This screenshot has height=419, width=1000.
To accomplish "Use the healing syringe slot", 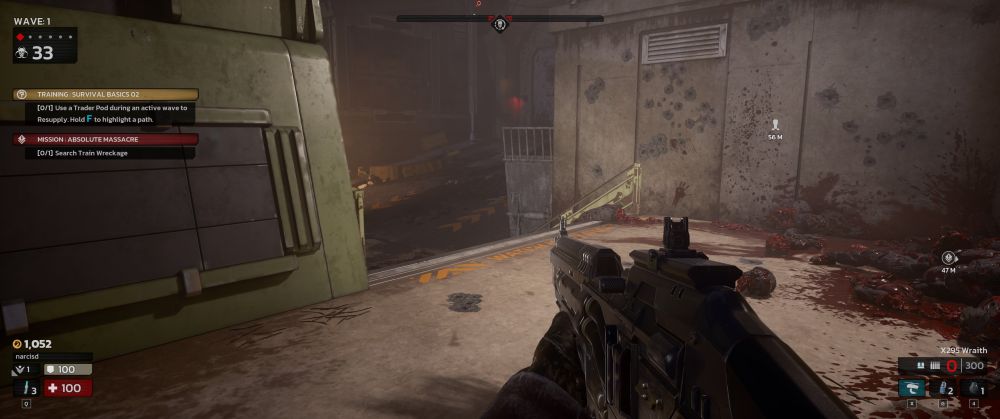I will pos(25,389).
